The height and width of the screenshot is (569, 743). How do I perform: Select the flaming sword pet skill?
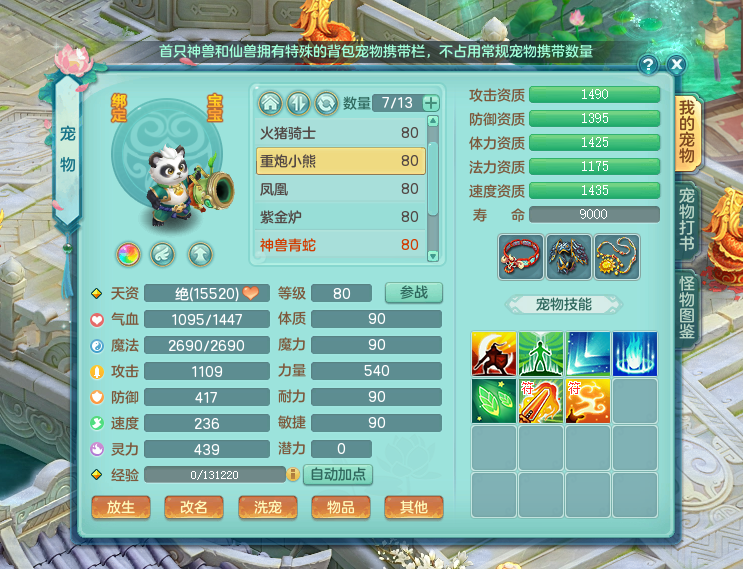541,401
